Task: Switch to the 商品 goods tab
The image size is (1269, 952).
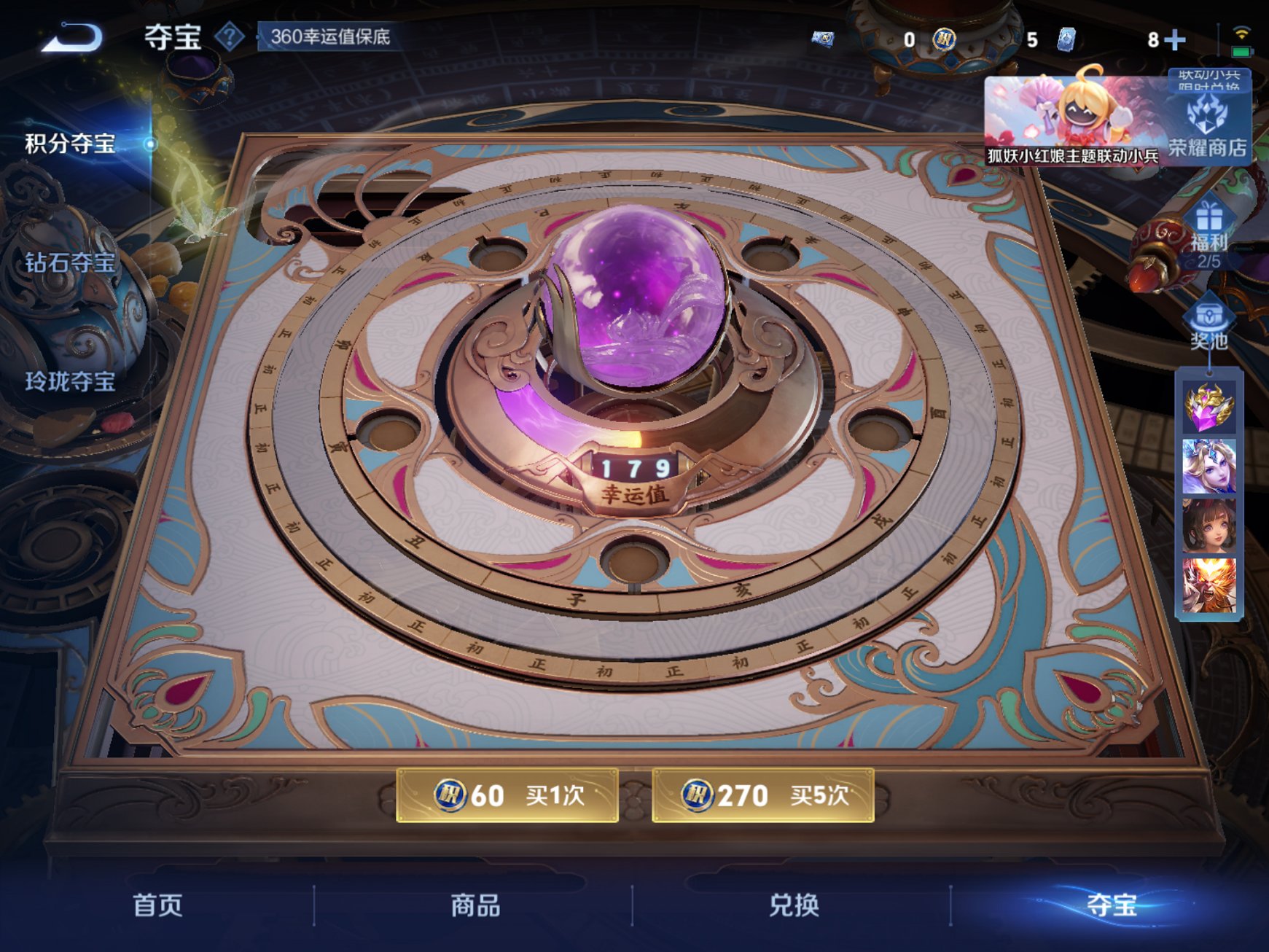Action: [x=475, y=906]
